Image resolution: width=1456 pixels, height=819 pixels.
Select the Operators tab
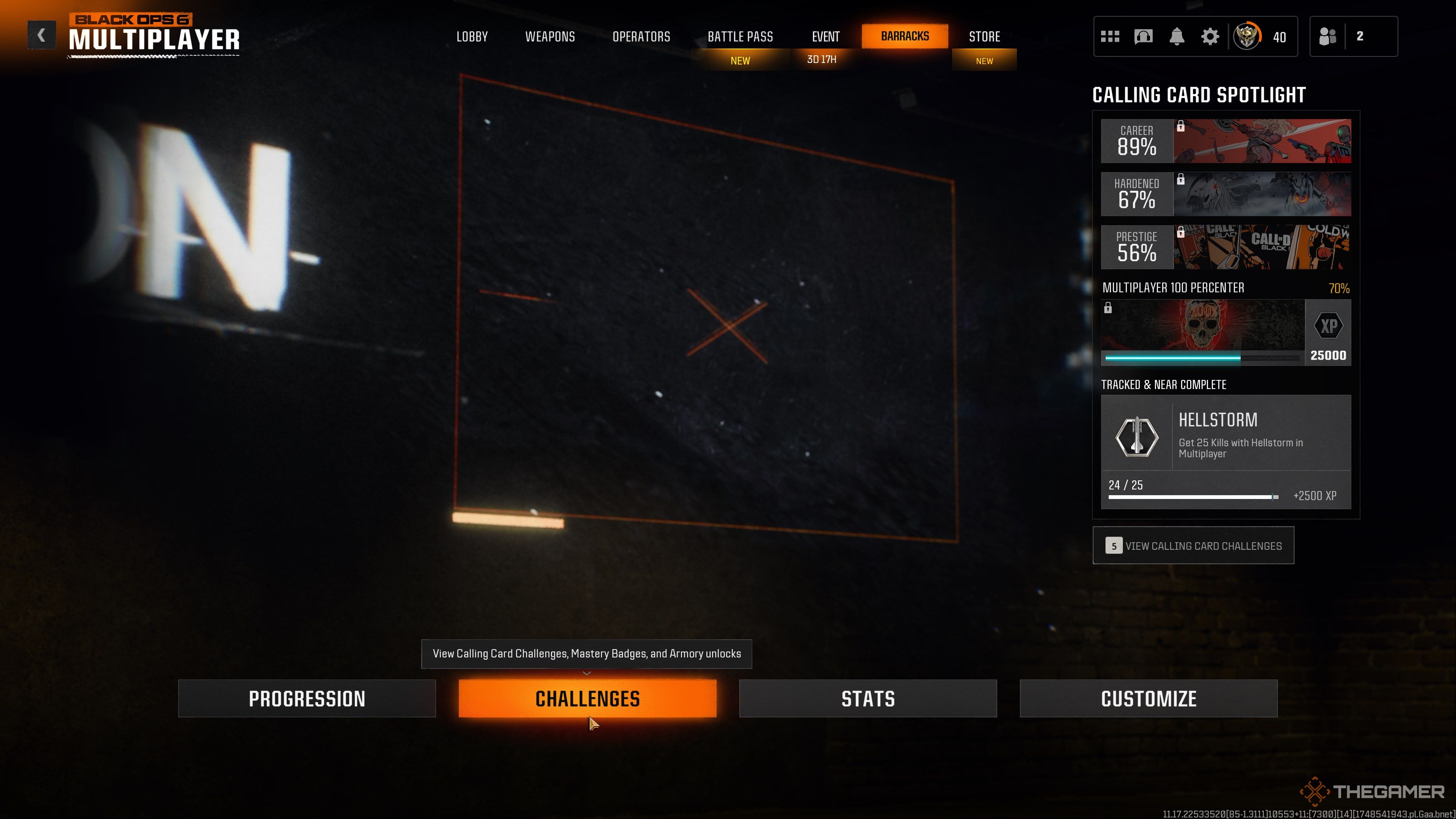click(641, 37)
